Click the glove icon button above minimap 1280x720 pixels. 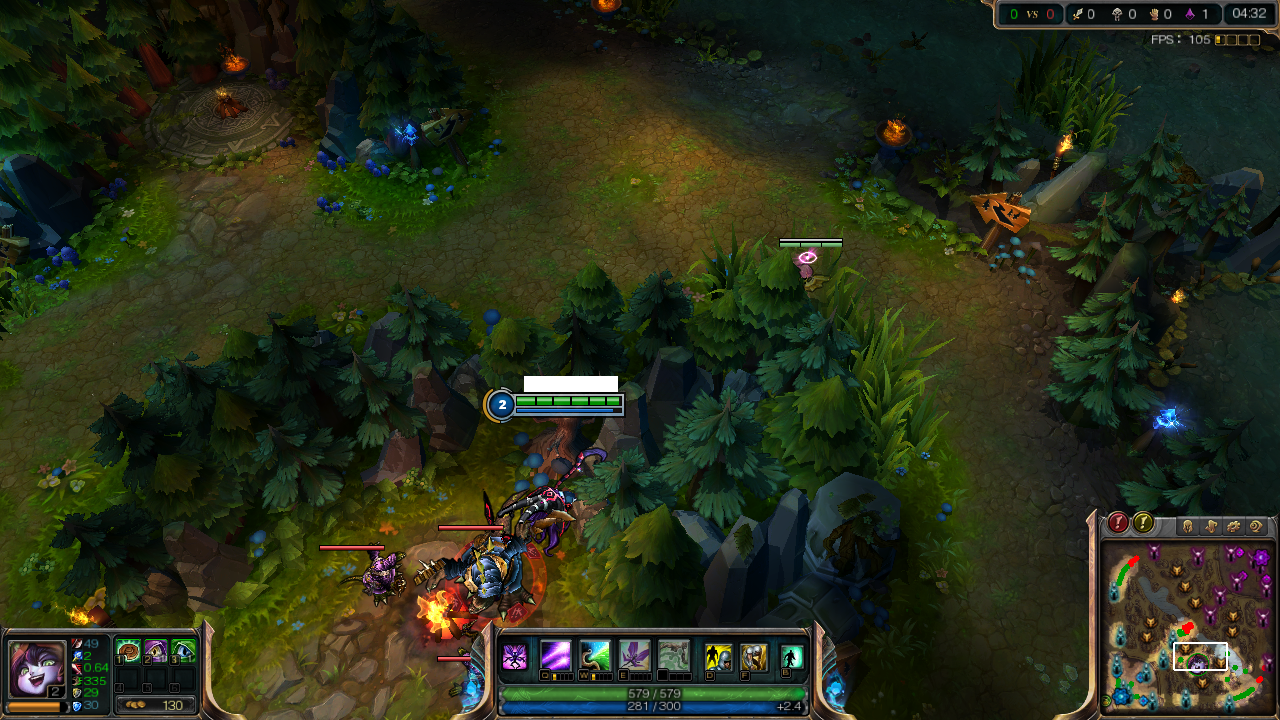click(x=1211, y=525)
